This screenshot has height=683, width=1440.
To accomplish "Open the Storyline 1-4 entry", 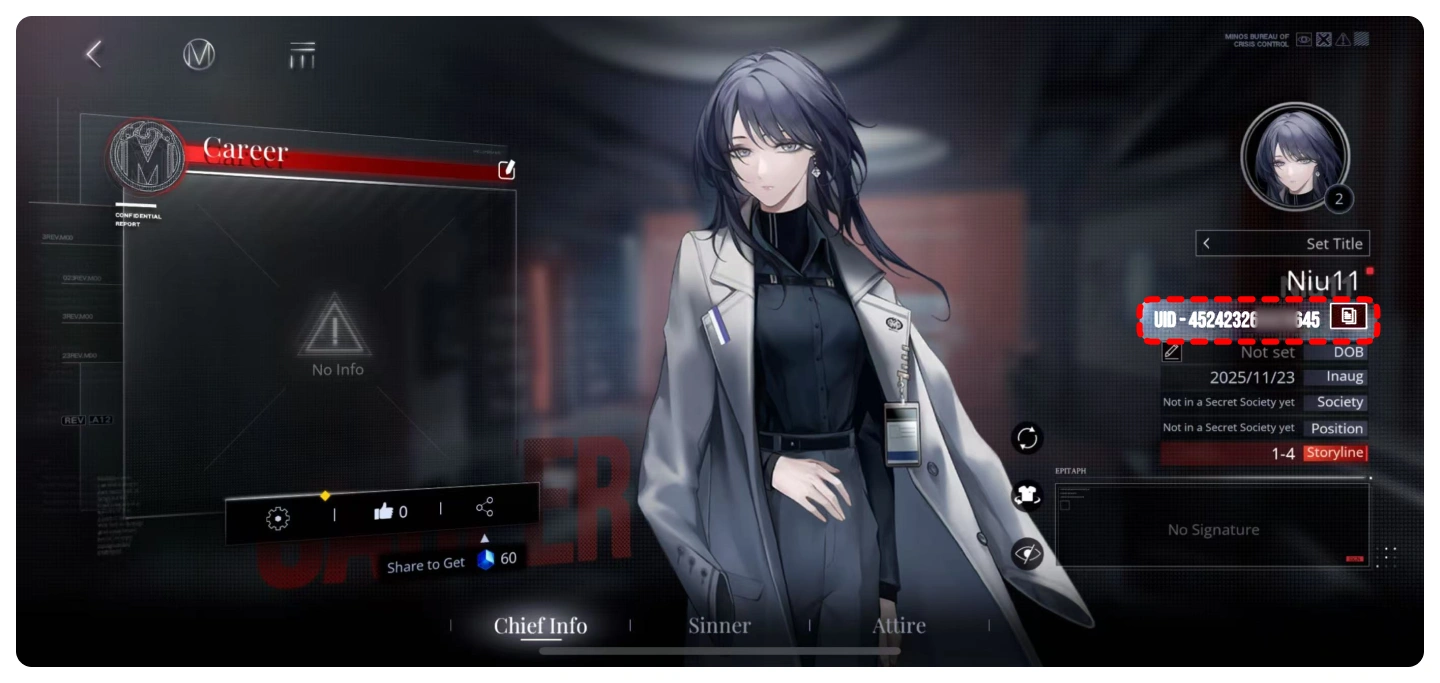I will click(1265, 453).
